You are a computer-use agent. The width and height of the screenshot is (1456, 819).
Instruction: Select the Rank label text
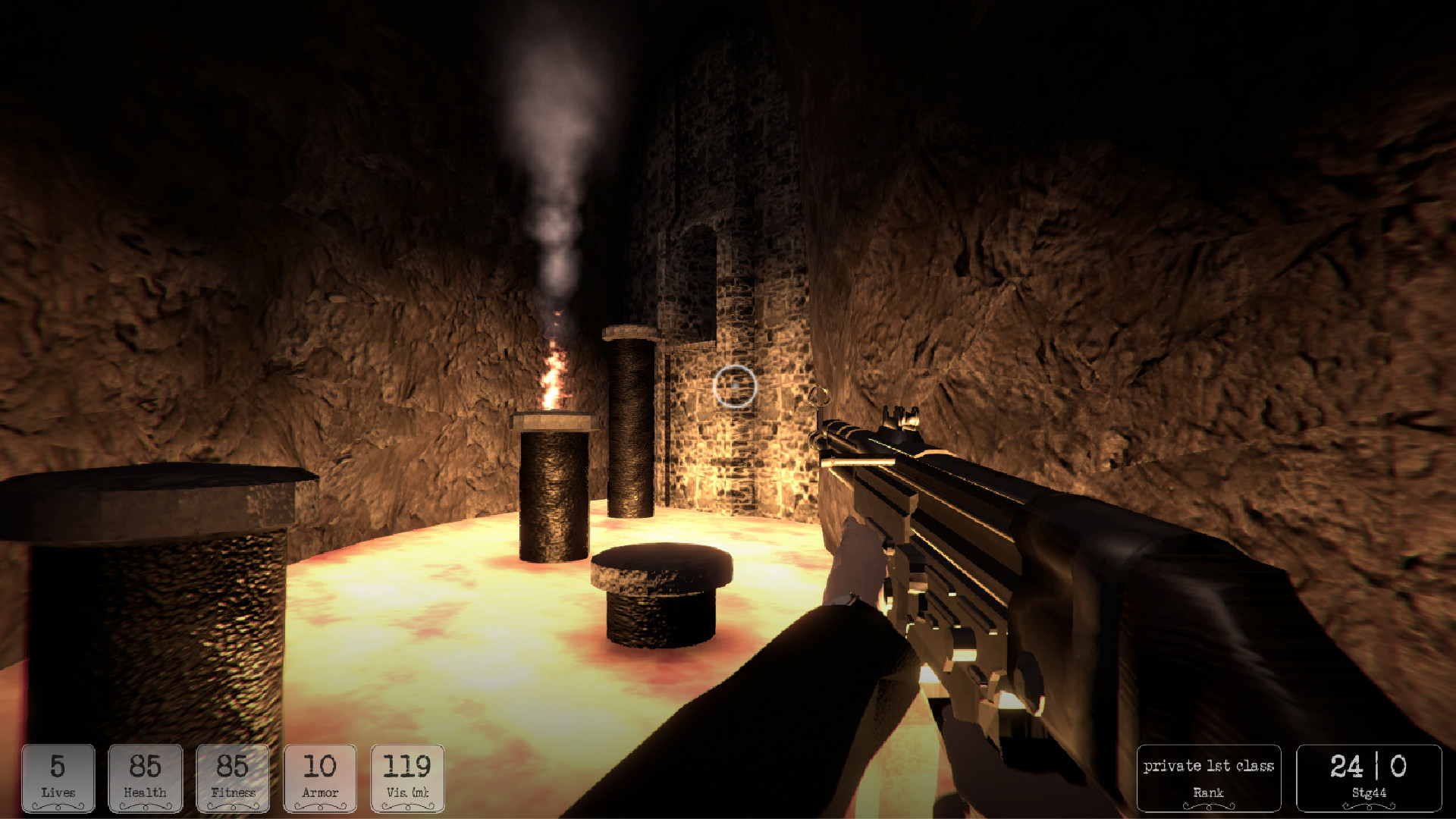coord(1210,791)
